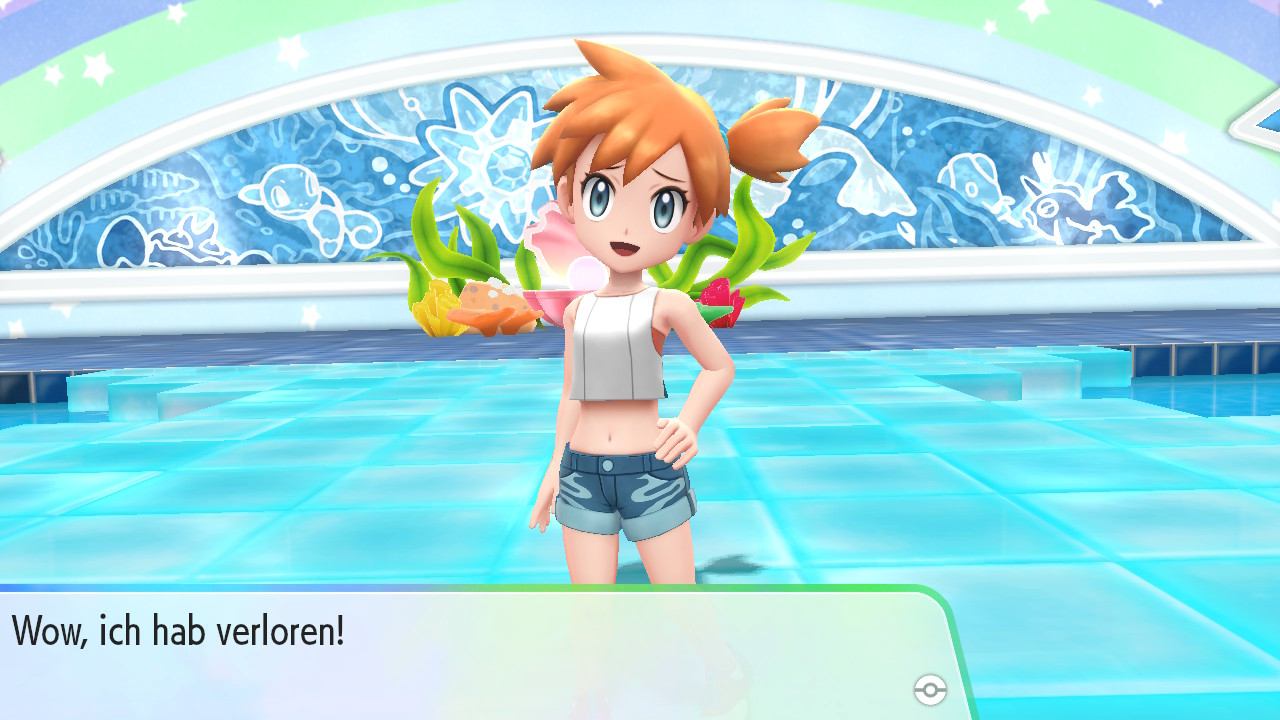Click Misty's denim shorts
Viewport: 1280px width, 720px height.
coord(625,490)
